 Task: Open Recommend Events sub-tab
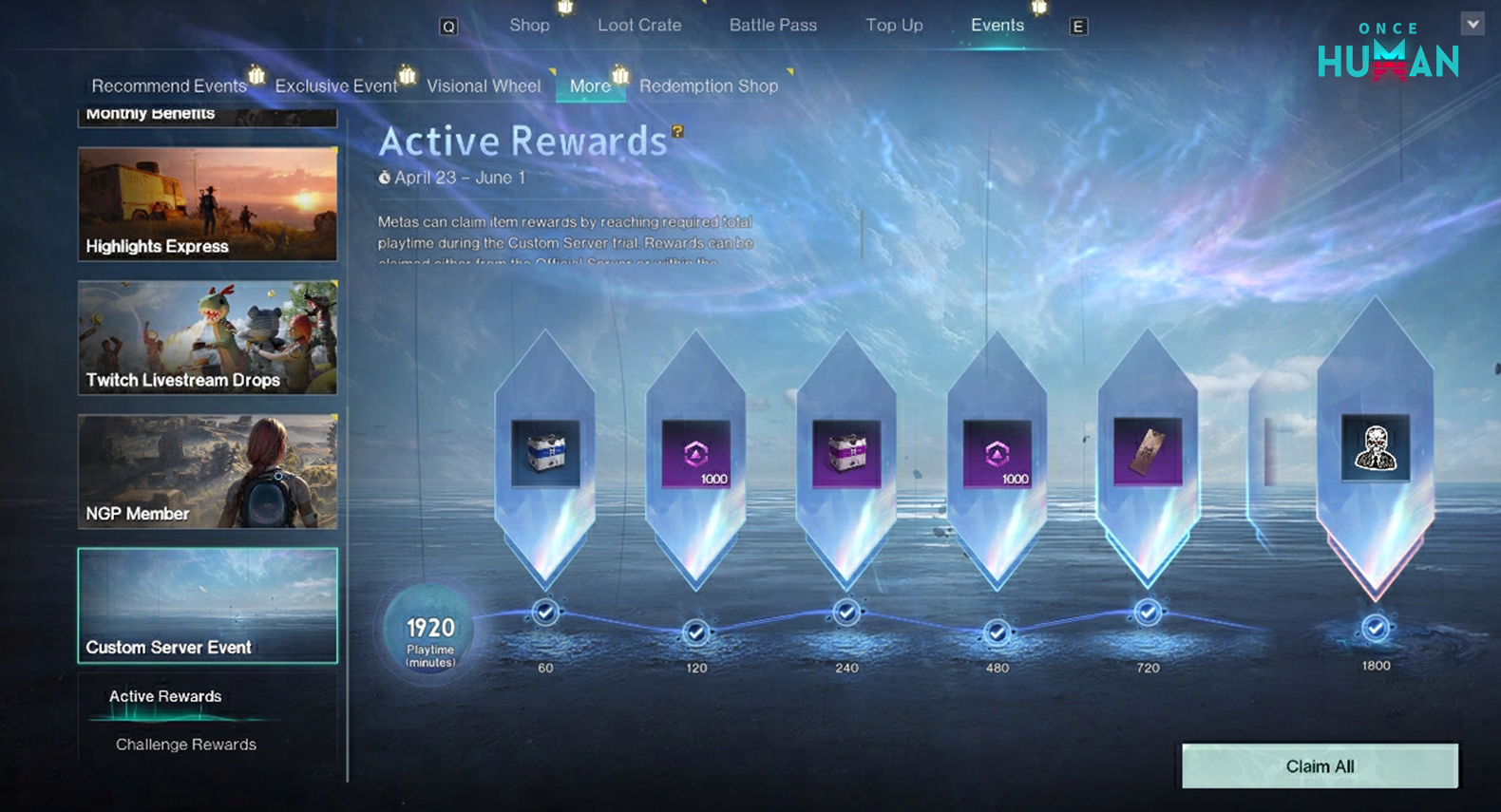[x=168, y=86]
